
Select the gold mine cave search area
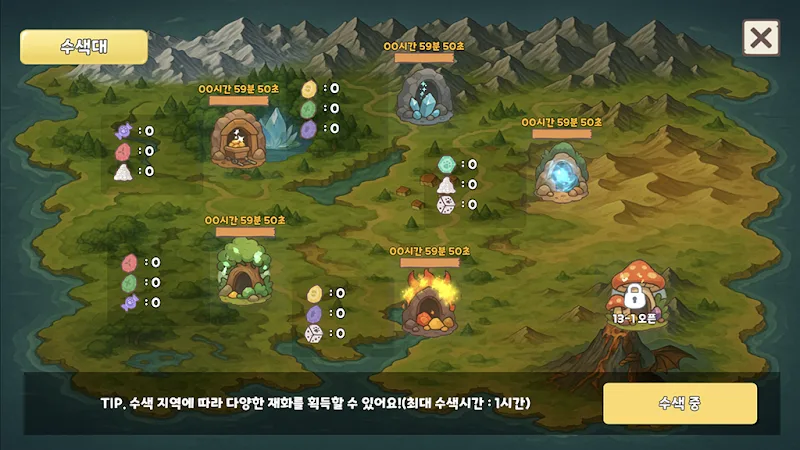pos(239,139)
